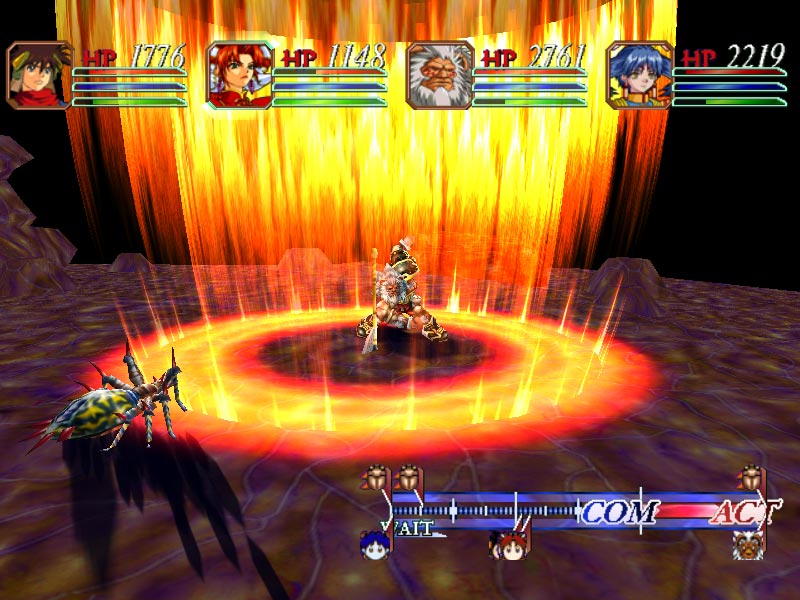Select the beetle enemy marker above ACT

coord(750,478)
